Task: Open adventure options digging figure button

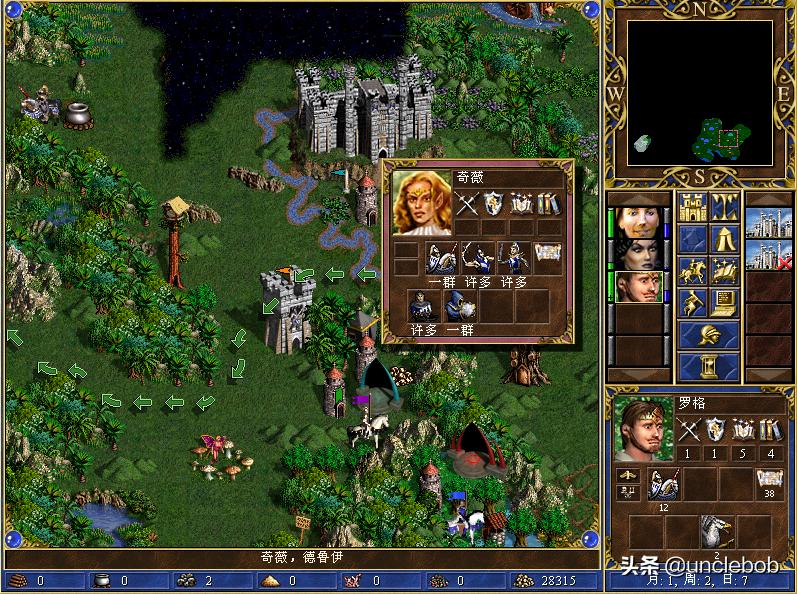Action: (692, 303)
